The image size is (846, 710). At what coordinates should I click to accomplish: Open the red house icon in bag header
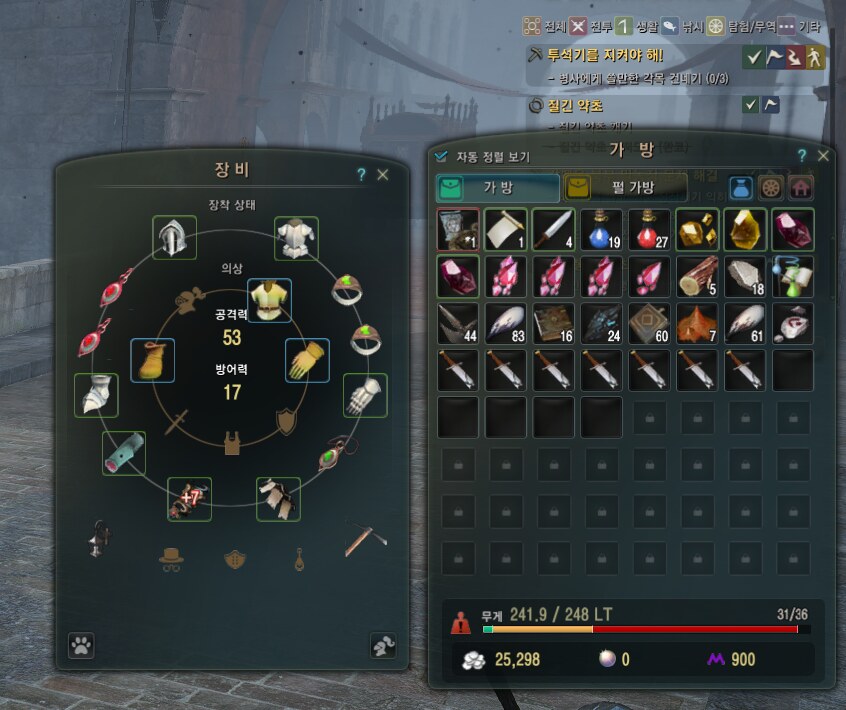[x=801, y=188]
